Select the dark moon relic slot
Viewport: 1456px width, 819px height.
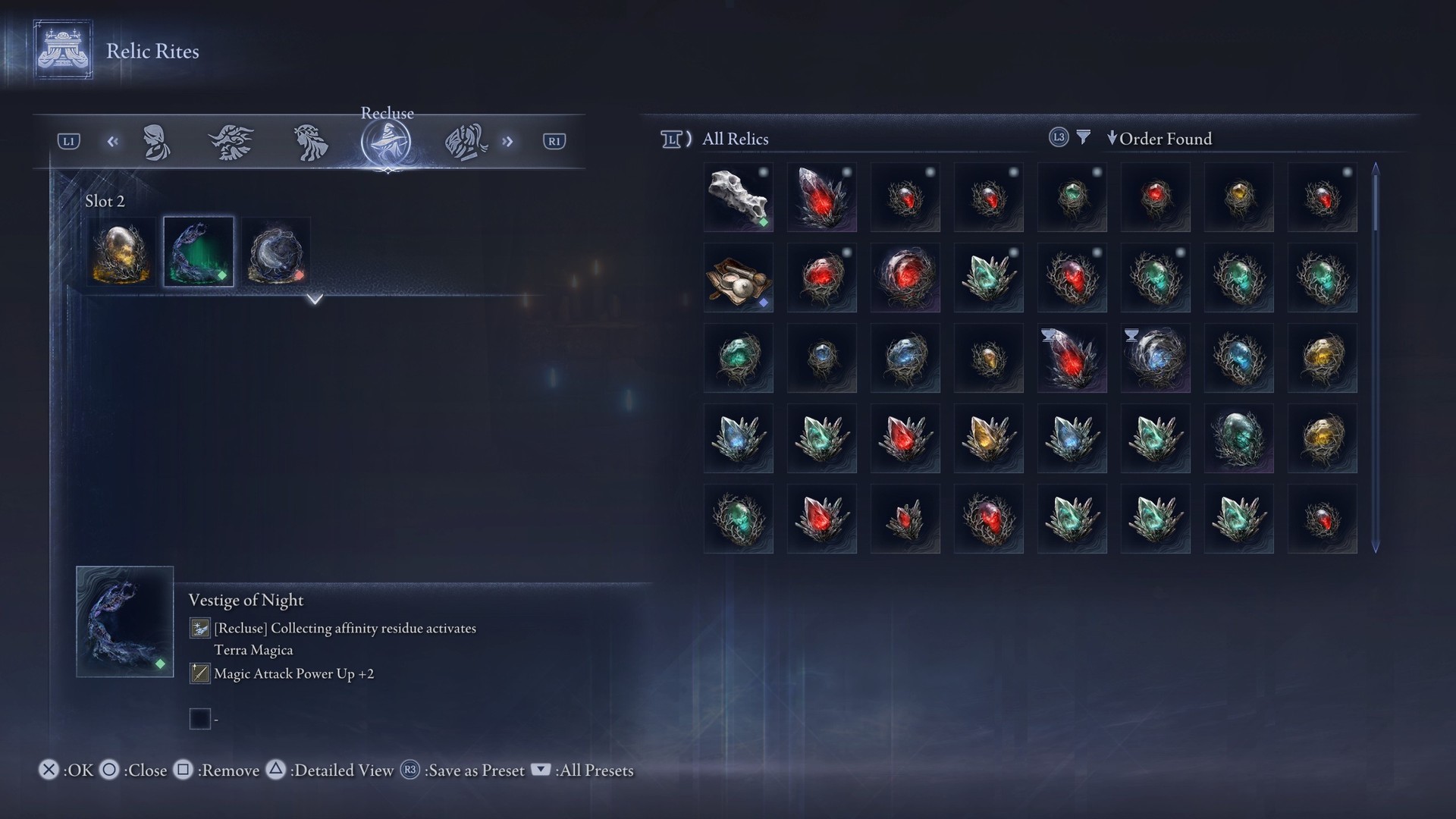276,253
